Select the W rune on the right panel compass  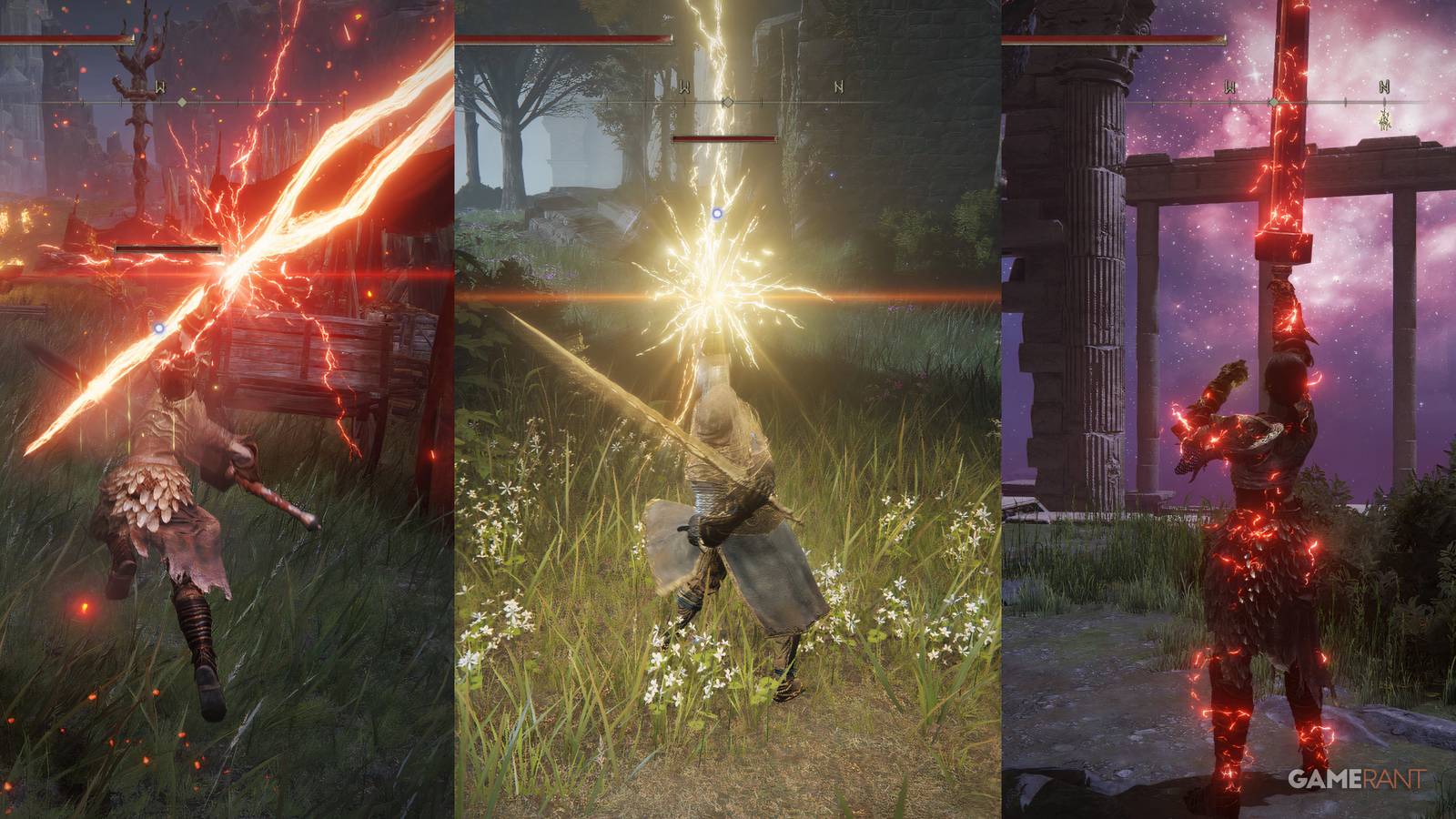1228,86
